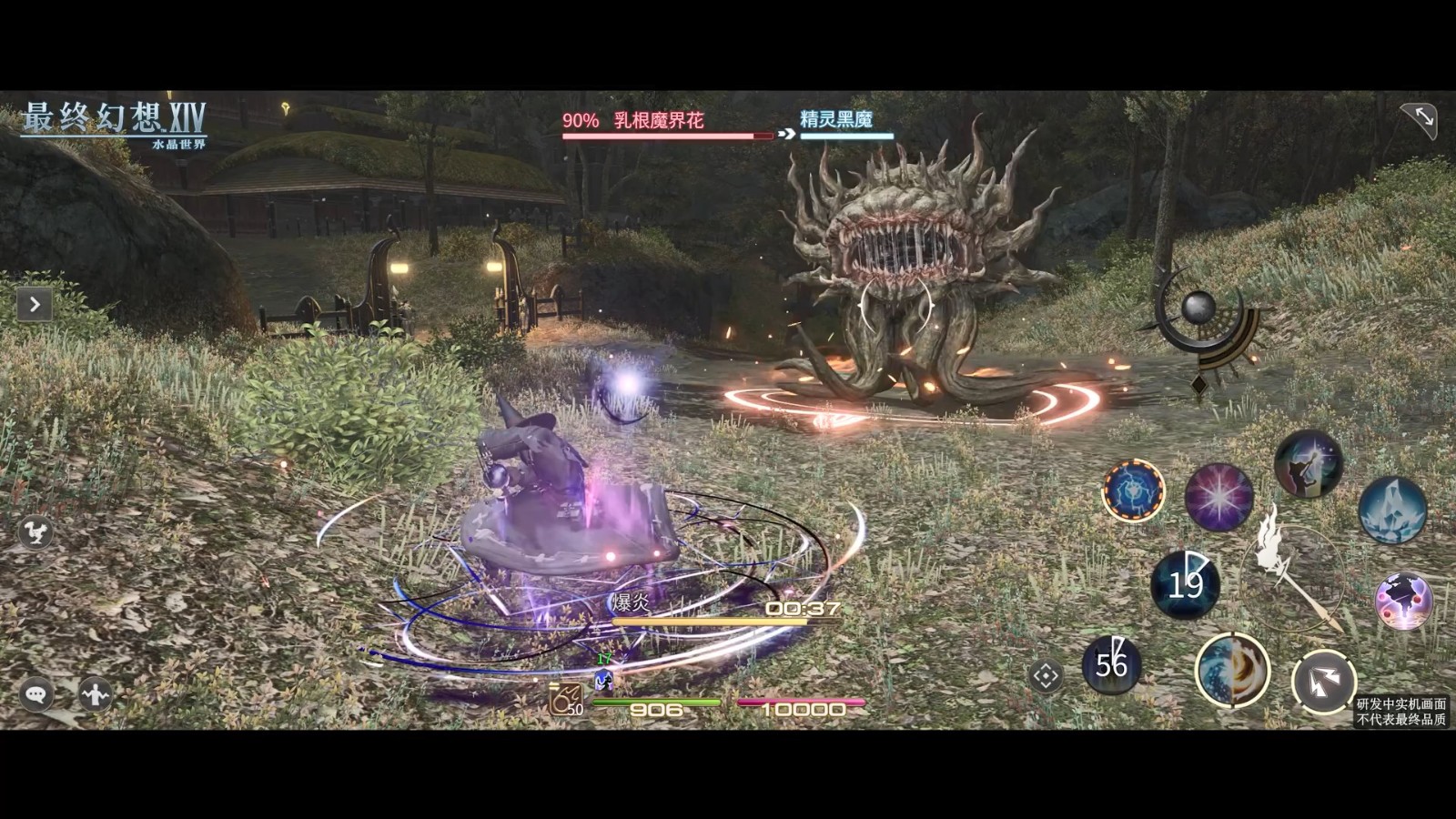1456x819 pixels.
Task: Select the skill on 19-second cooldown
Action: (1185, 584)
